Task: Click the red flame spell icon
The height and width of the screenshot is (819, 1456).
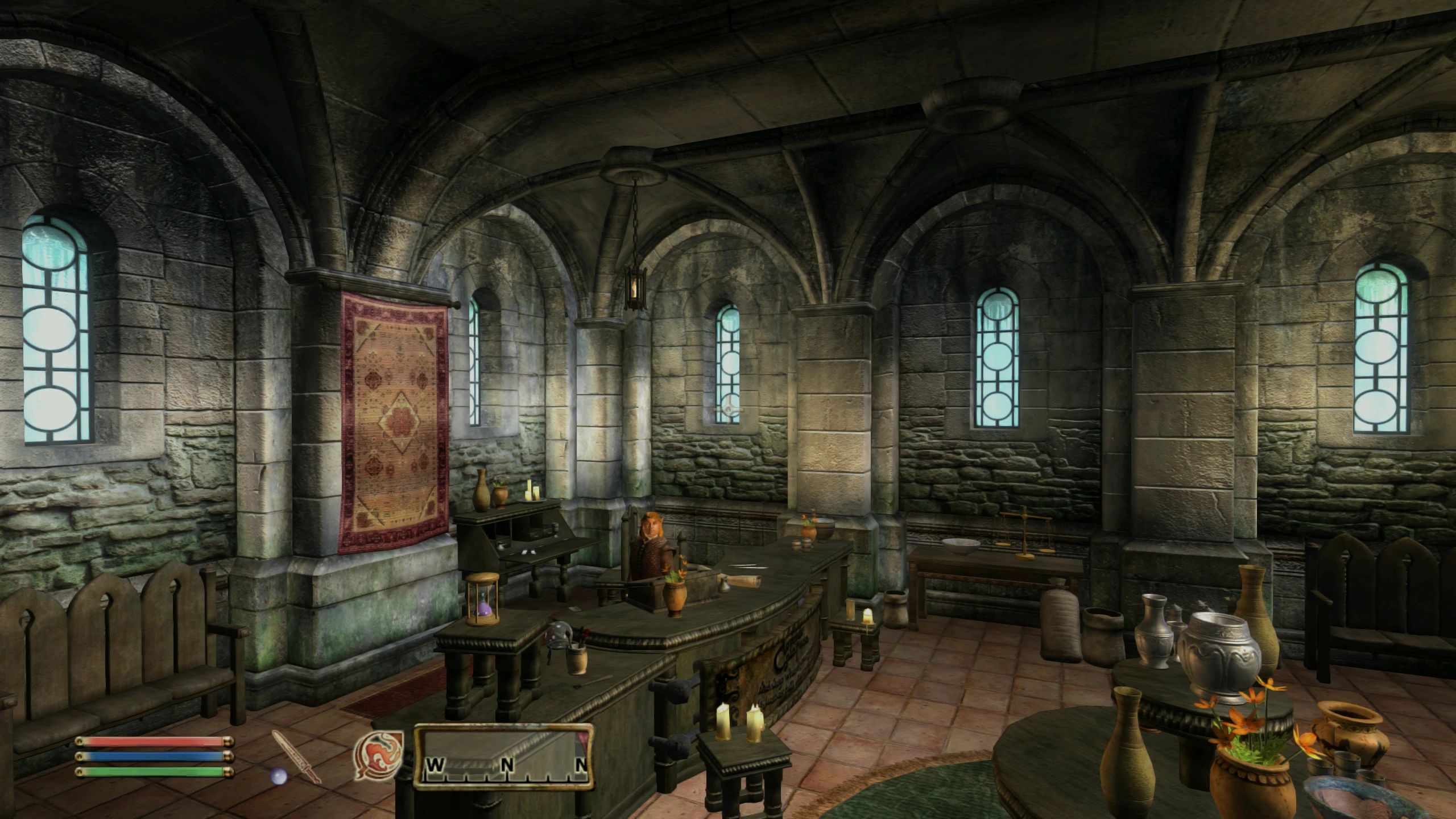Action: (x=378, y=755)
